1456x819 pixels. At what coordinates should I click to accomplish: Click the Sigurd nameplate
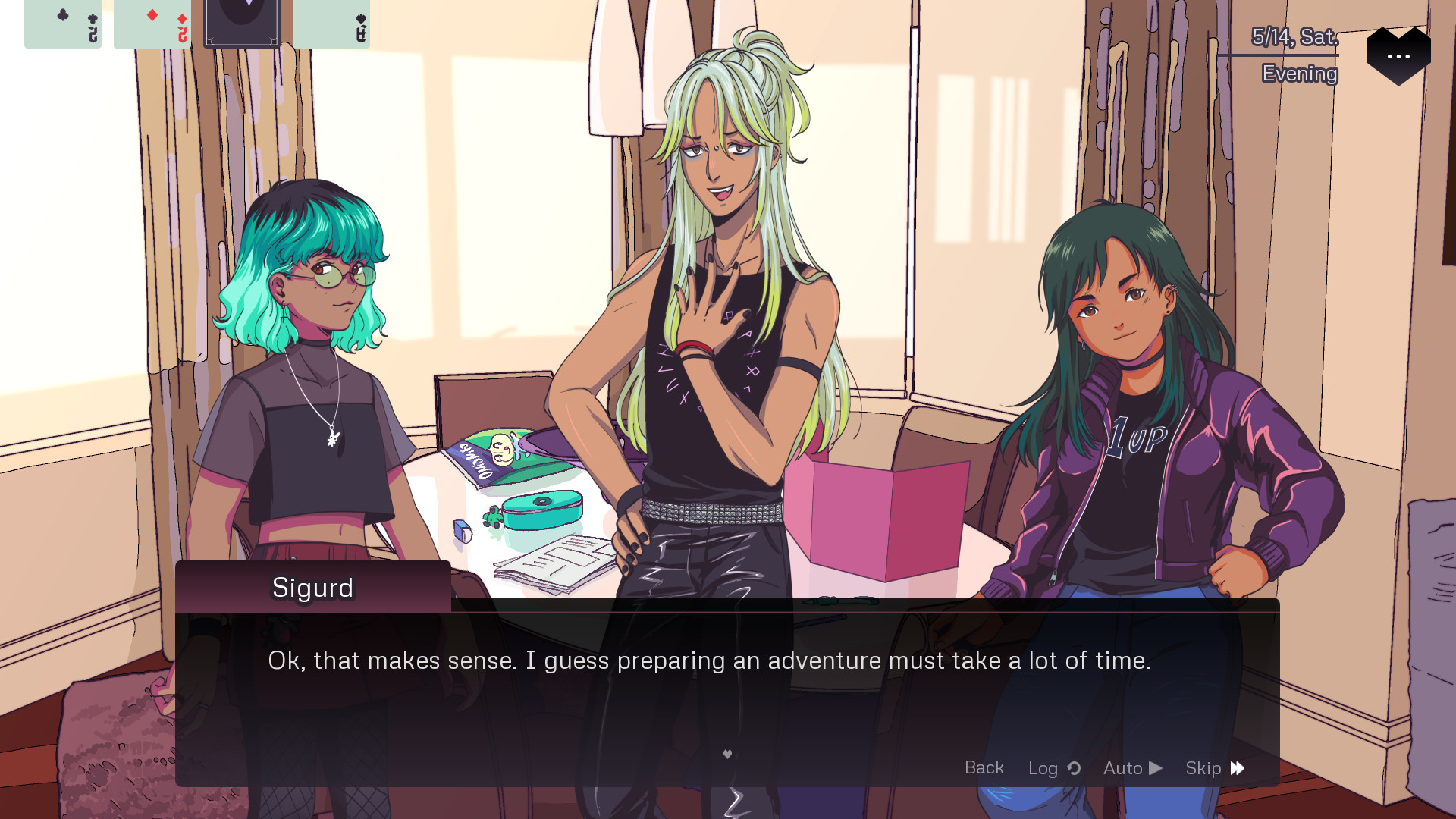pyautogui.click(x=312, y=588)
